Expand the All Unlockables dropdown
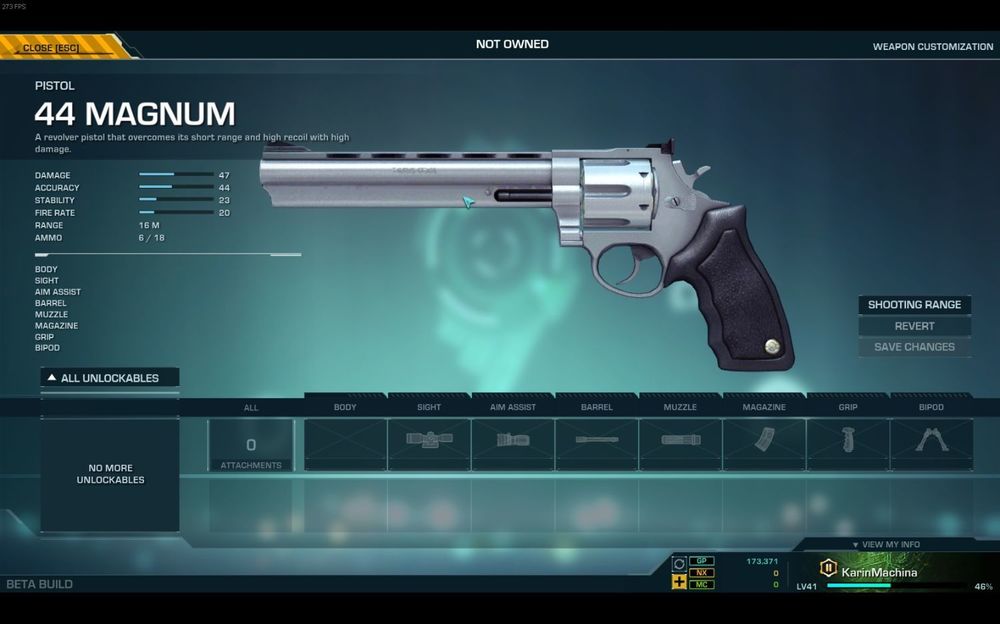 (x=110, y=378)
